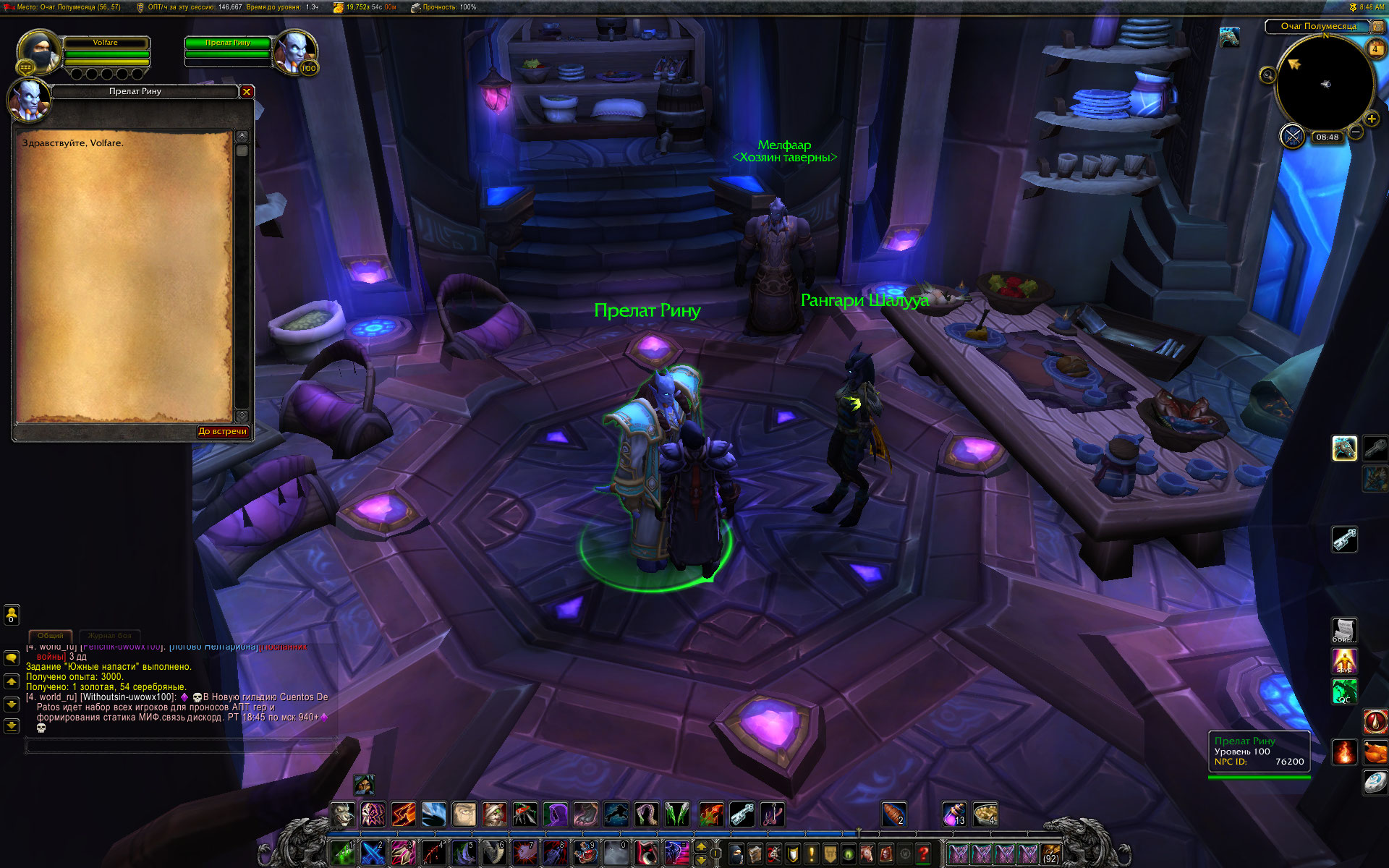This screenshot has width=1389, height=868.
Task: Activate the crossed blue swords ability
Action: pyautogui.click(x=373, y=854)
